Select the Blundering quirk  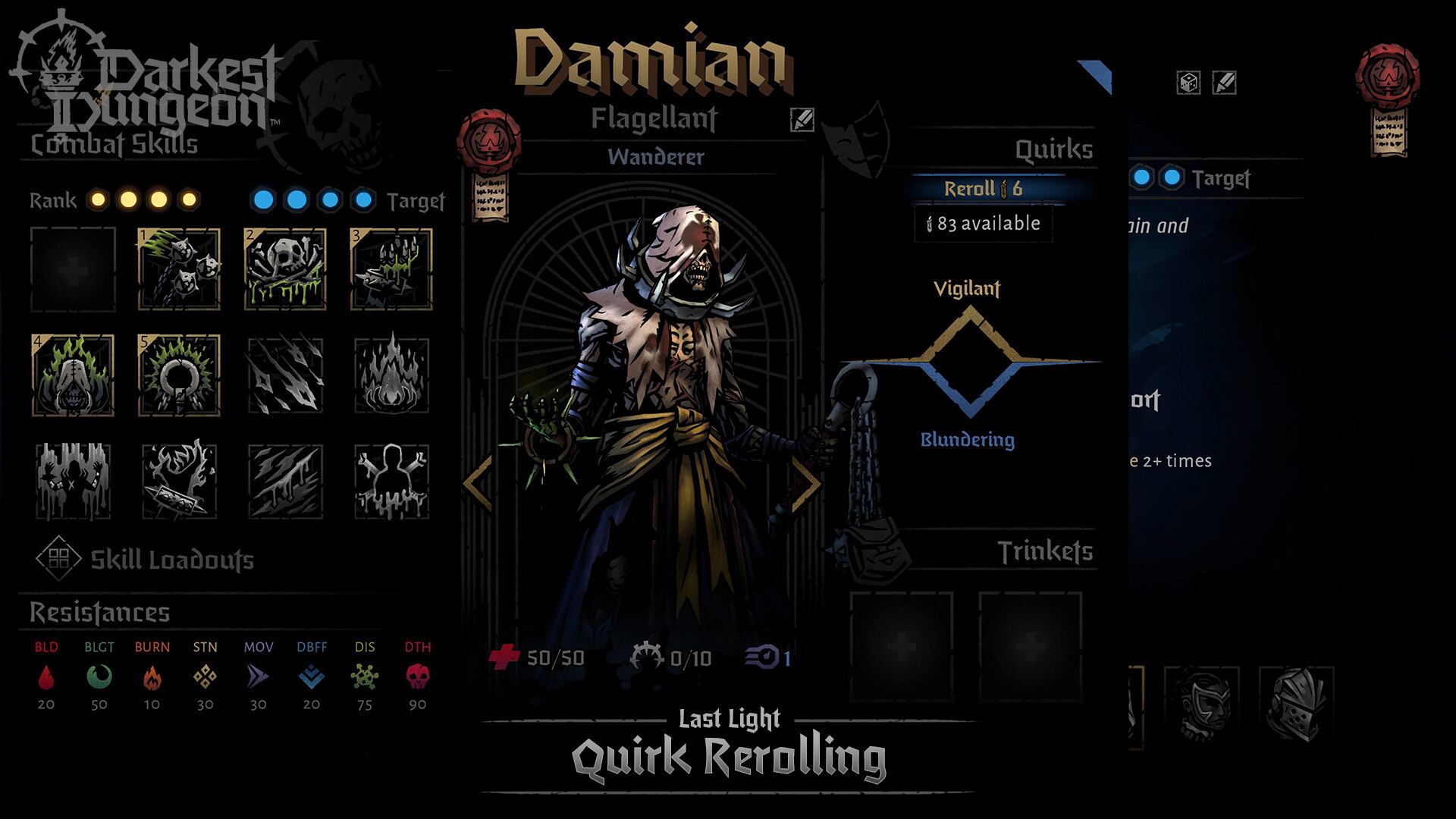967,440
